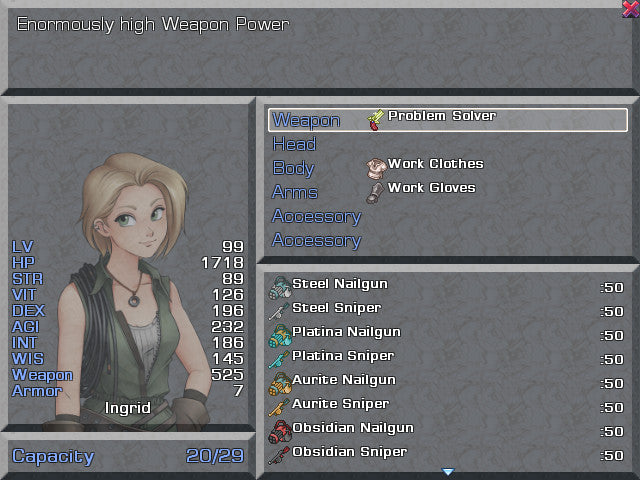
Task: Select the Weapon slot with Problem Solver
Action: tap(448, 120)
